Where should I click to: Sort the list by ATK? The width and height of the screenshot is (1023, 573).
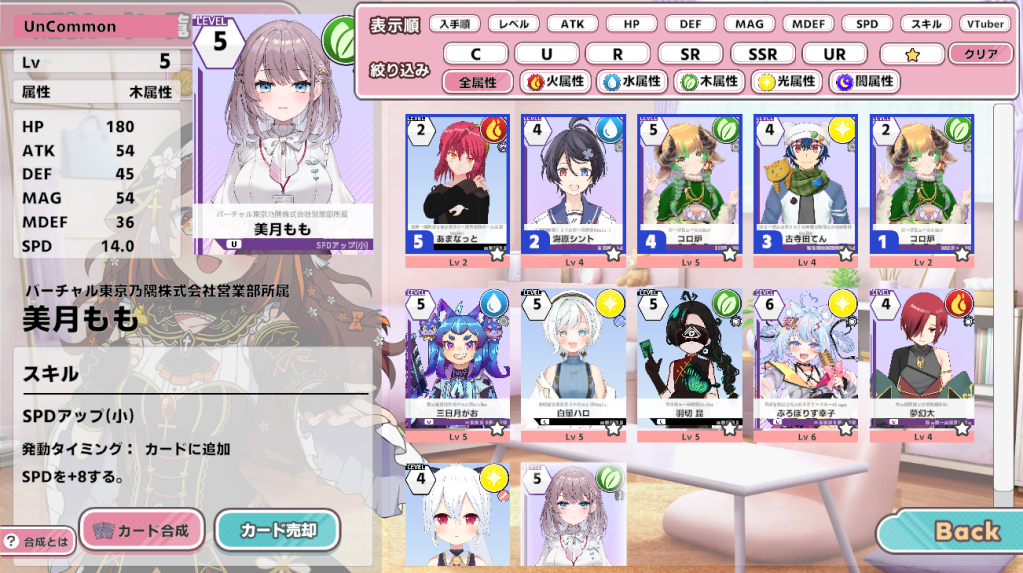(572, 23)
